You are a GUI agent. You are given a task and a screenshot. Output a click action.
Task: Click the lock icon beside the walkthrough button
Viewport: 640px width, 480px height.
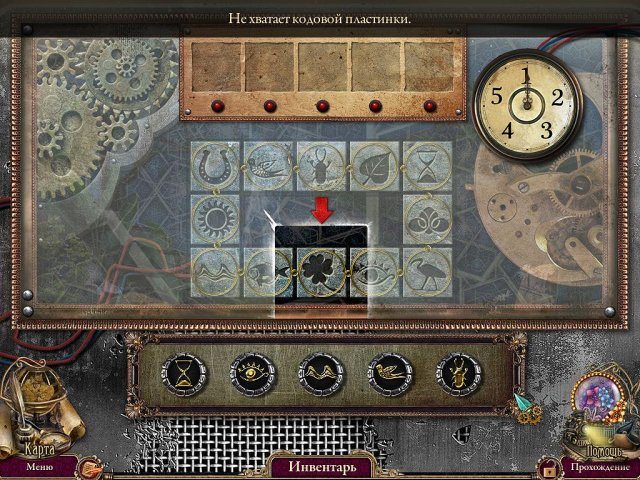(x=547, y=467)
